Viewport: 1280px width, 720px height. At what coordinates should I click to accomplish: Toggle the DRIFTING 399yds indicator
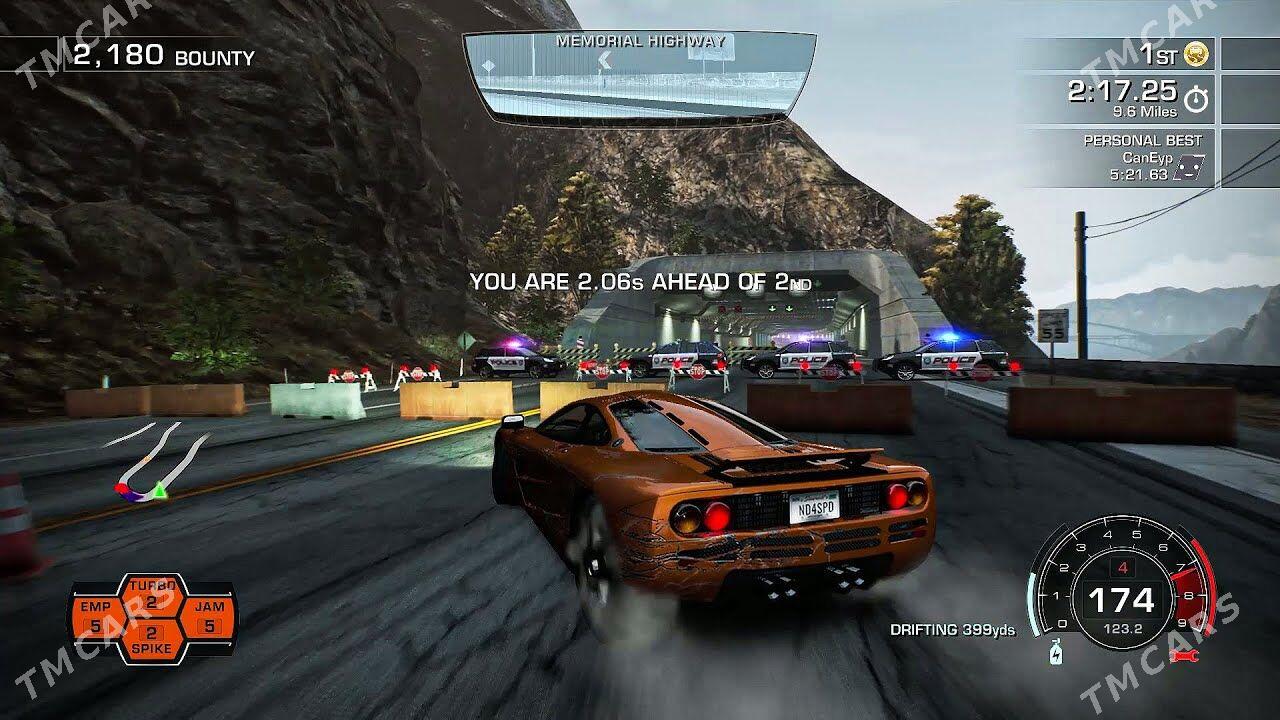[x=954, y=632]
